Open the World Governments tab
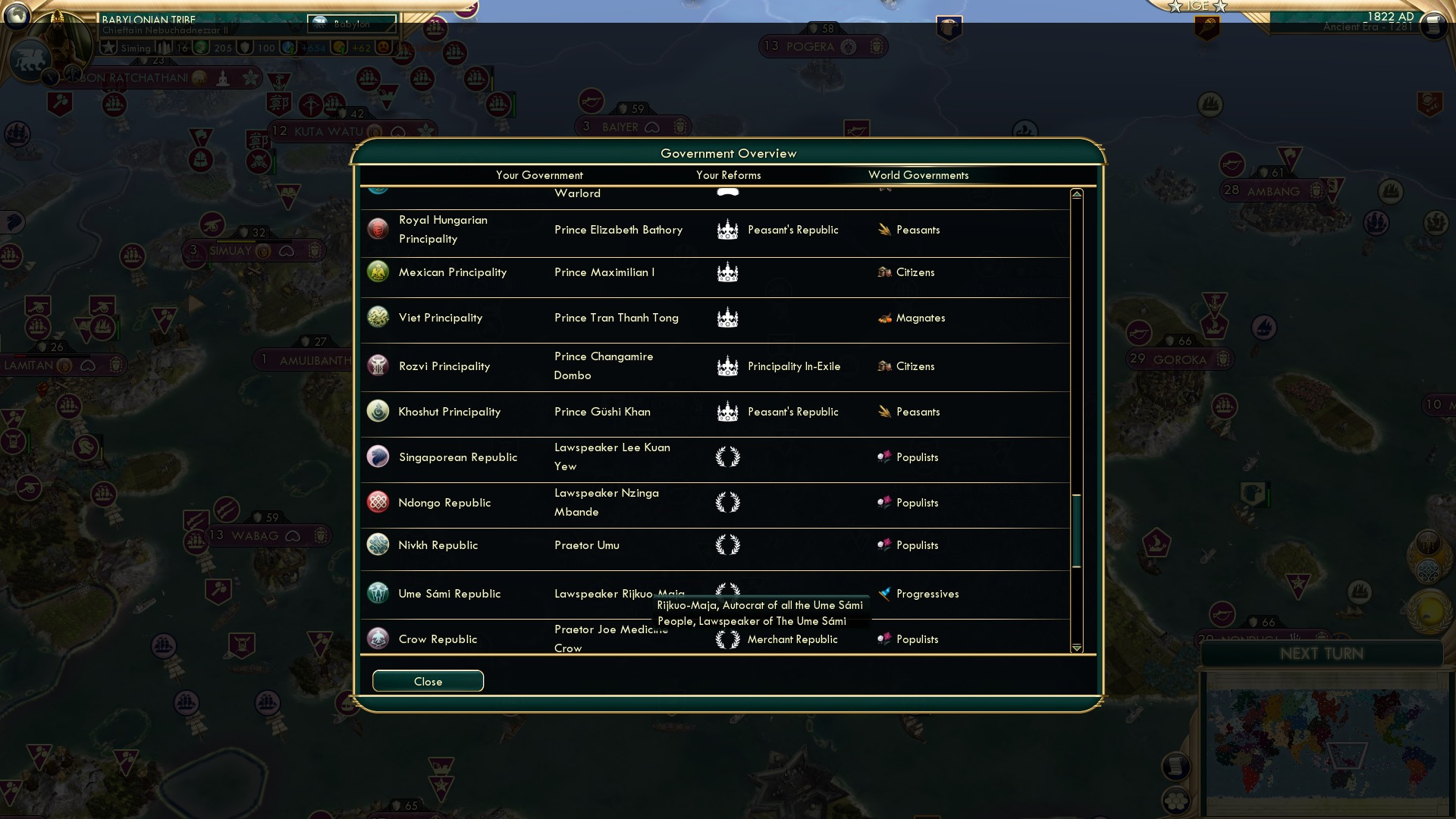This screenshot has width=1456, height=819. [x=918, y=175]
